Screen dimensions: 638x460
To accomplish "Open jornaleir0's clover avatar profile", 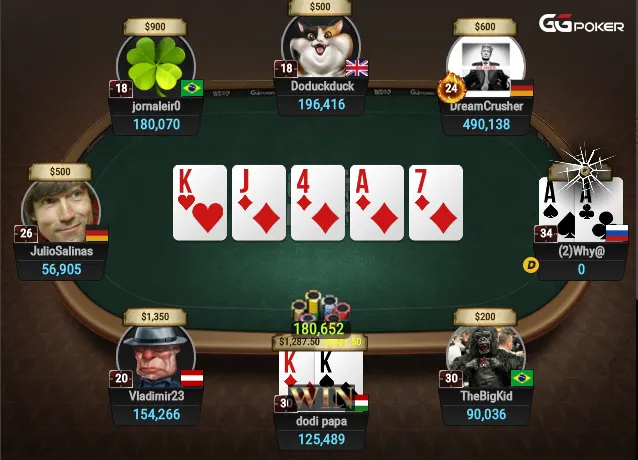I will pos(156,67).
